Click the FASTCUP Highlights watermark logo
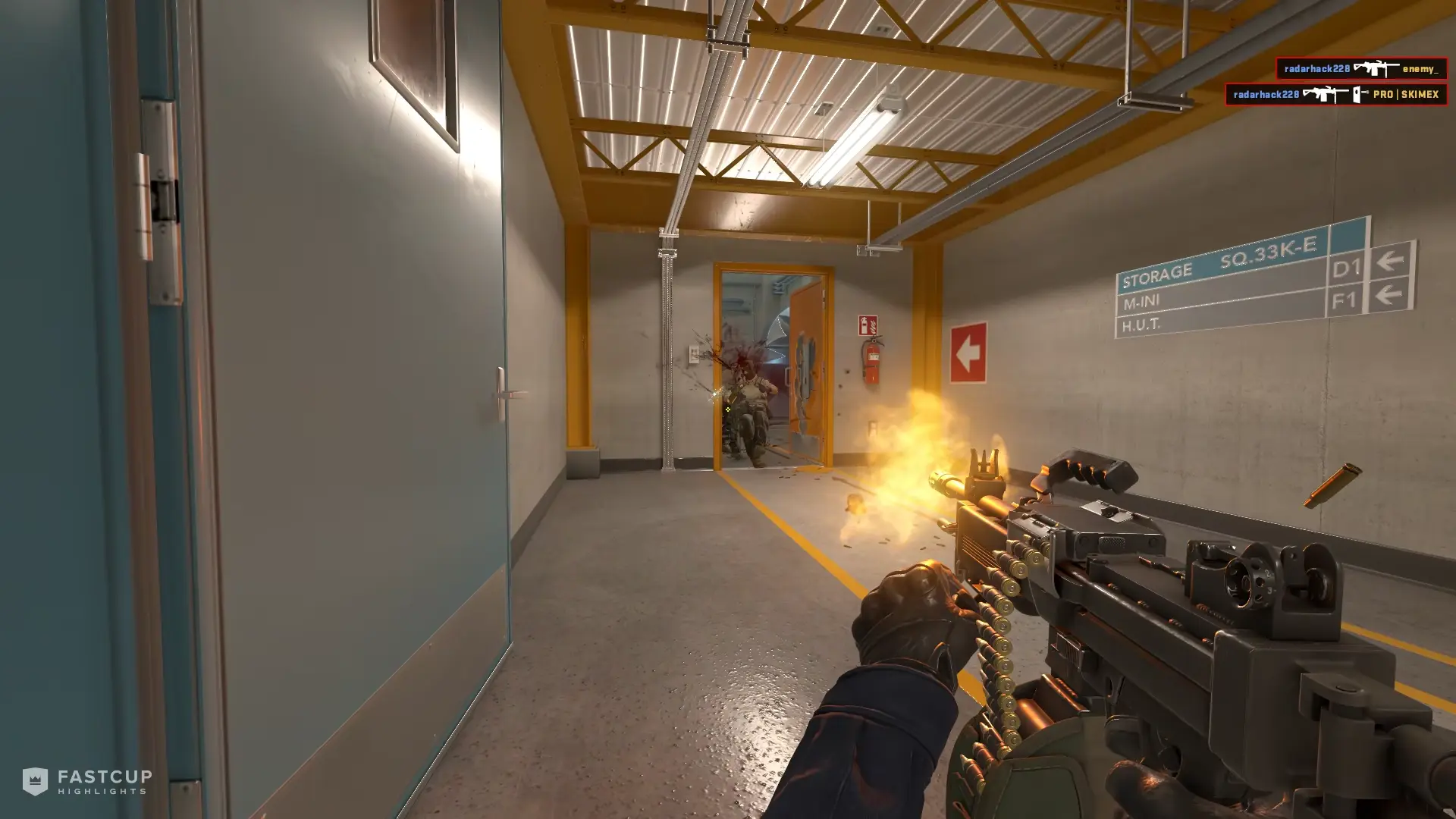 pyautogui.click(x=86, y=781)
